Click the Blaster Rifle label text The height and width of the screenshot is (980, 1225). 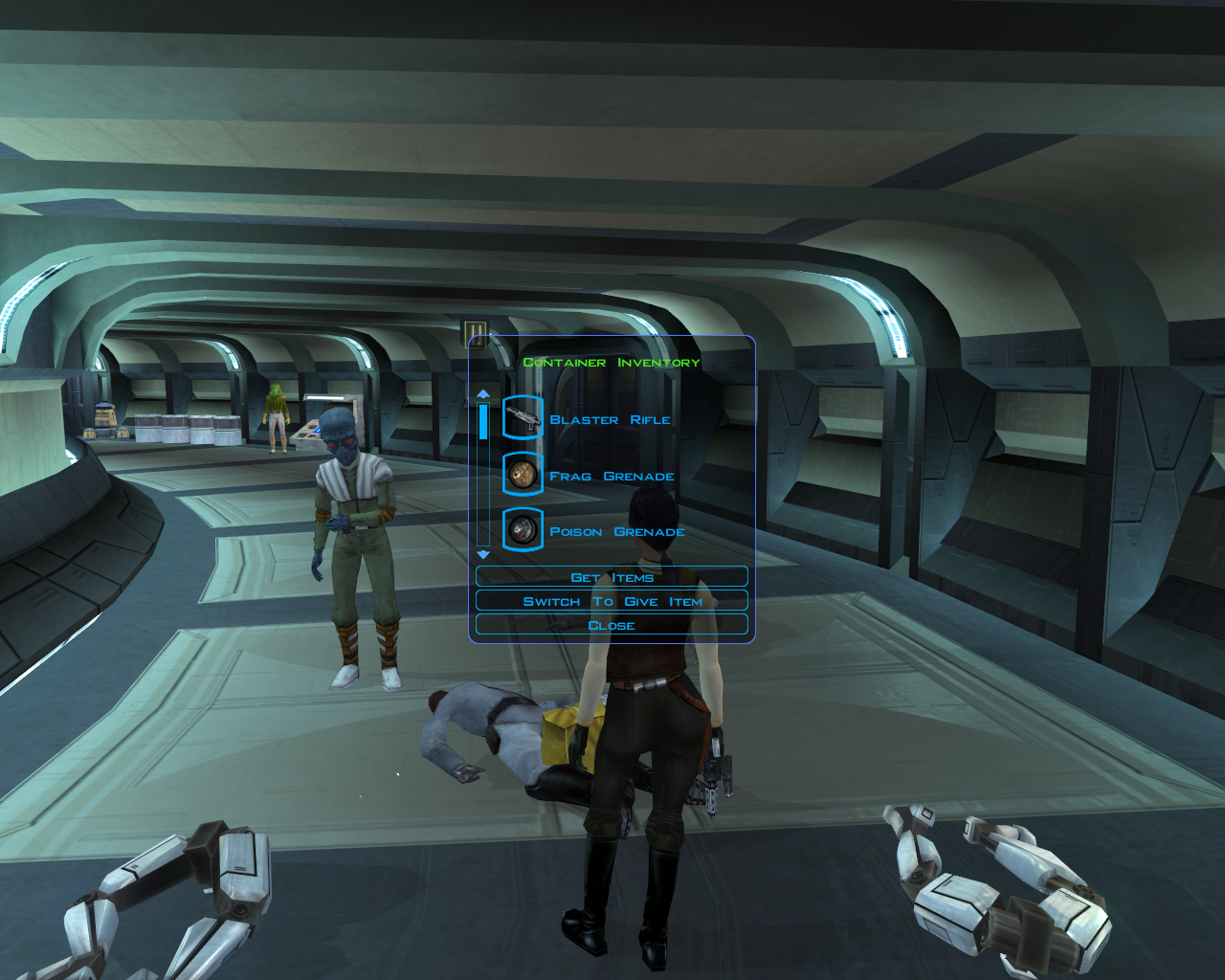pyautogui.click(x=610, y=419)
